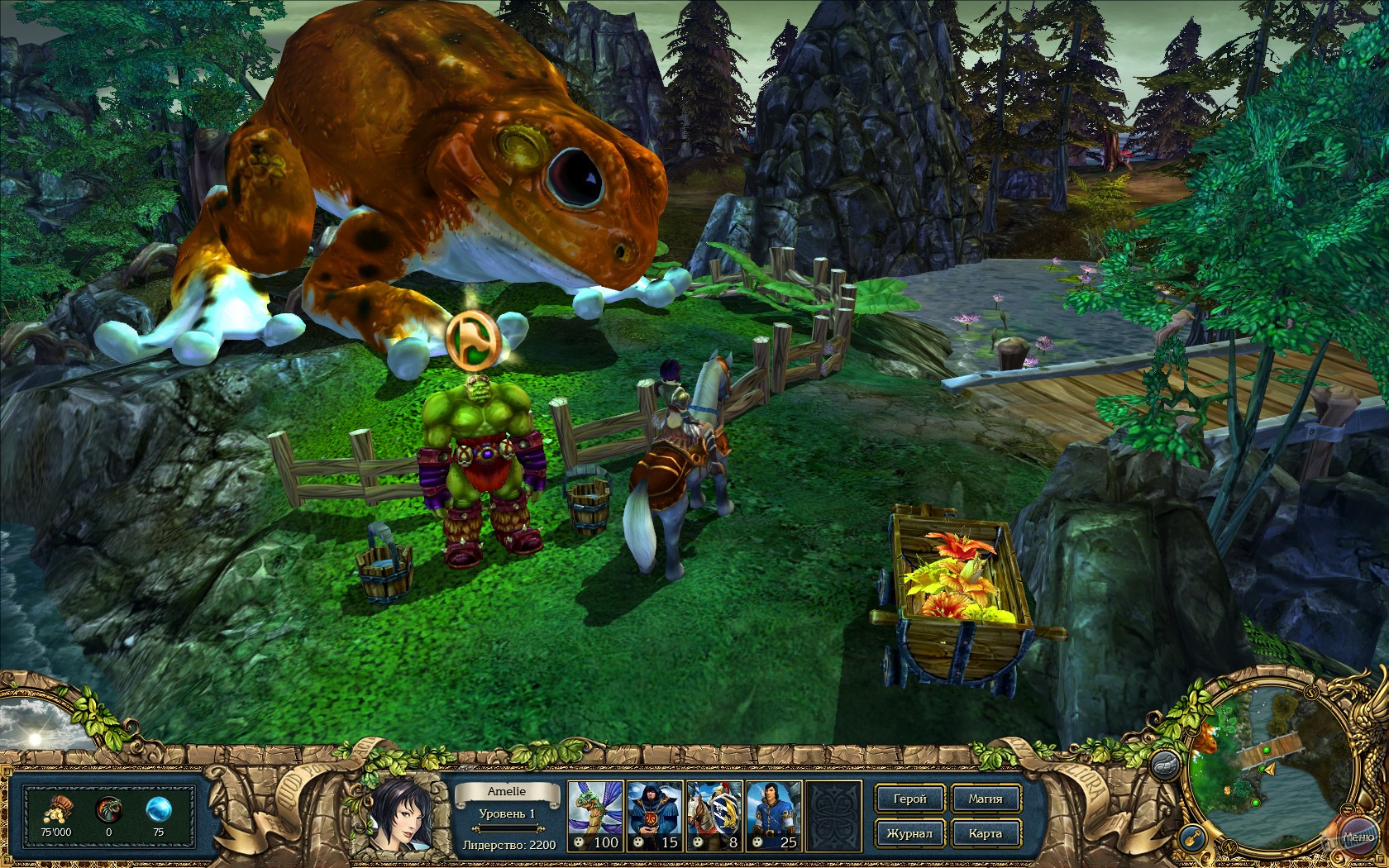Image resolution: width=1389 pixels, height=868 pixels.
Task: Click the spinning quest marker above the orc
Action: (473, 341)
